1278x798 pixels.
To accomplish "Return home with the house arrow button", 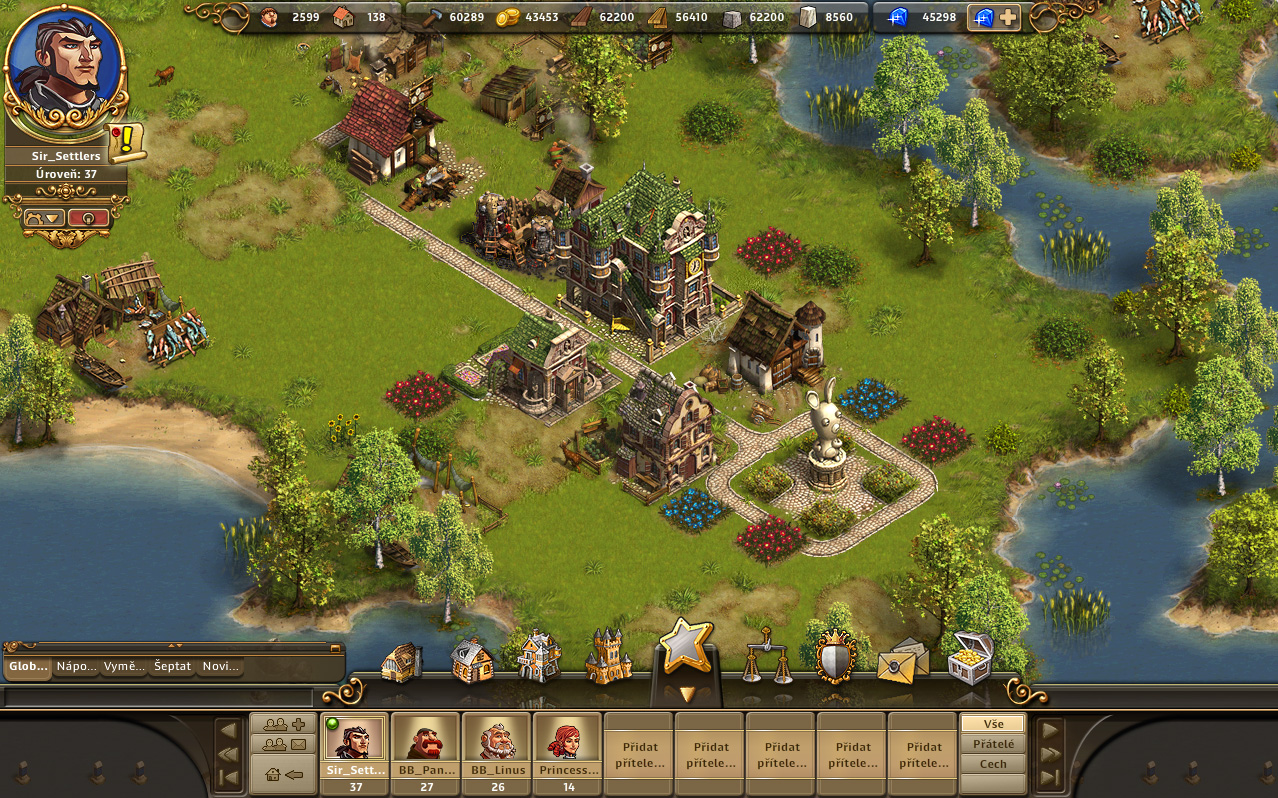I will 284,774.
